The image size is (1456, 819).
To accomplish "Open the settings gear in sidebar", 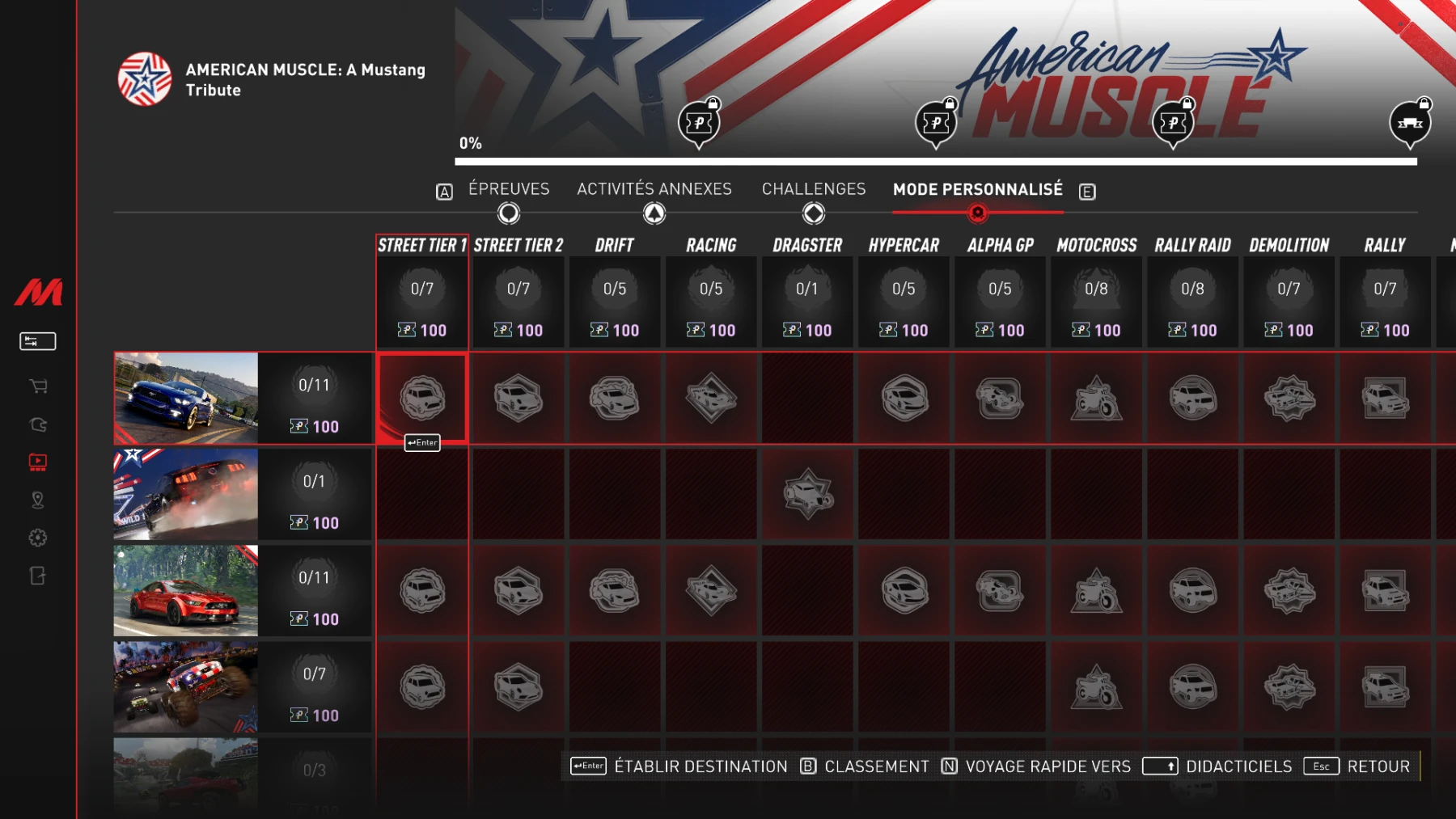I will coord(38,538).
